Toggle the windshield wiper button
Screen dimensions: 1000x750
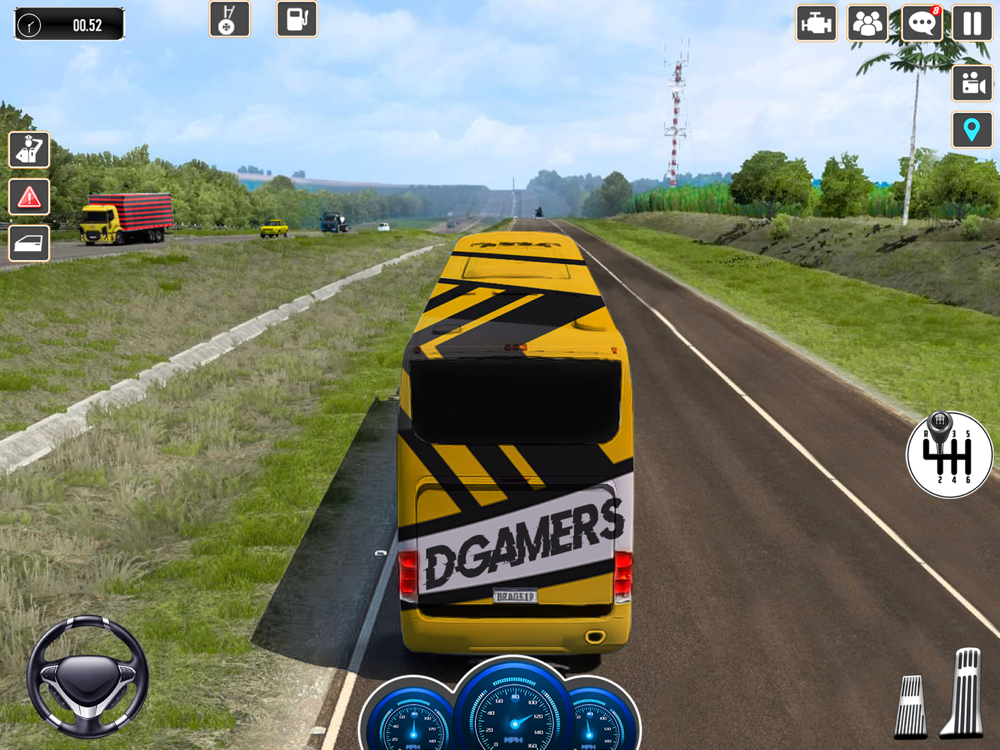point(229,19)
